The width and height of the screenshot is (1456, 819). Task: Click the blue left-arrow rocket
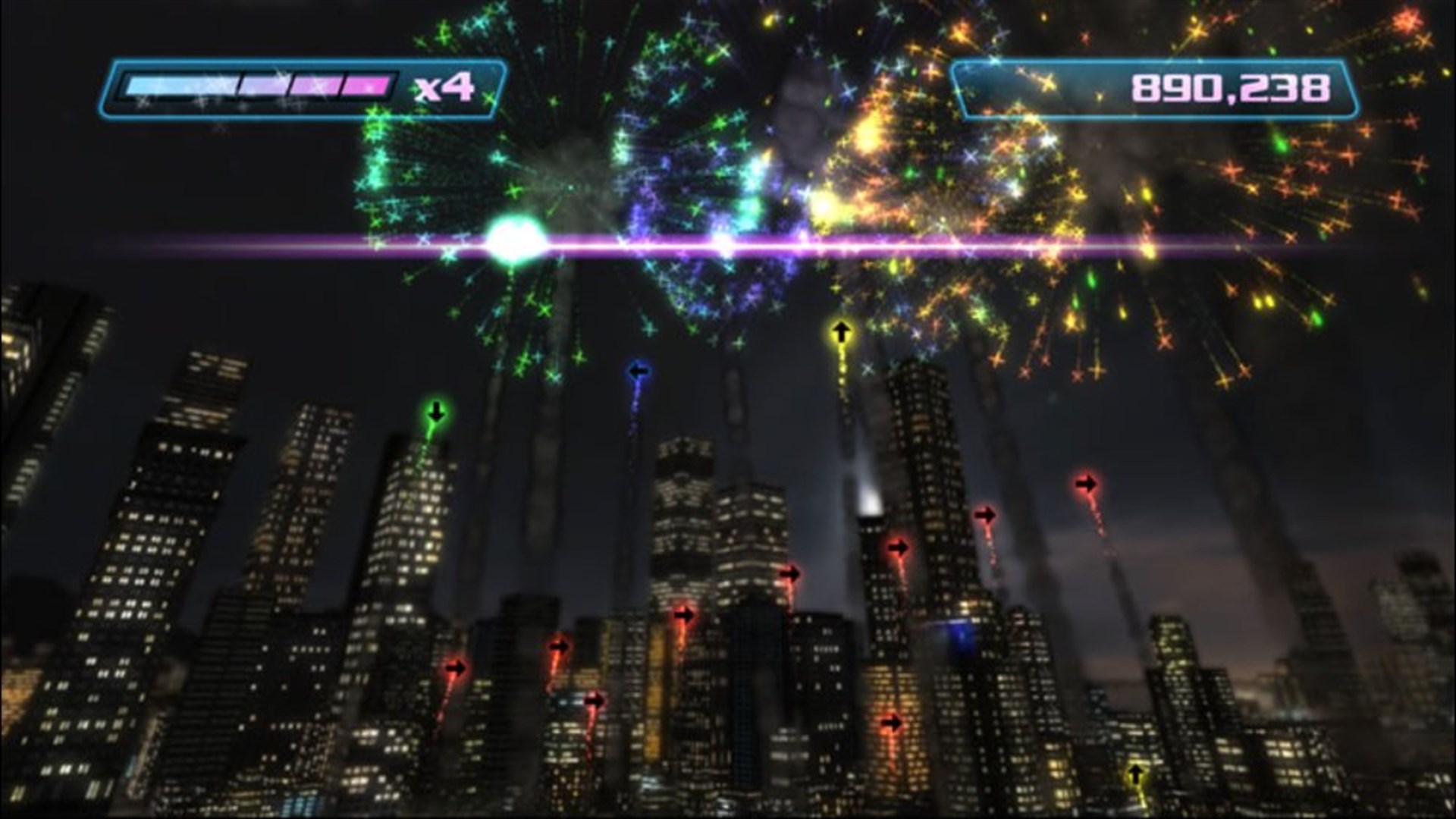[x=637, y=369]
